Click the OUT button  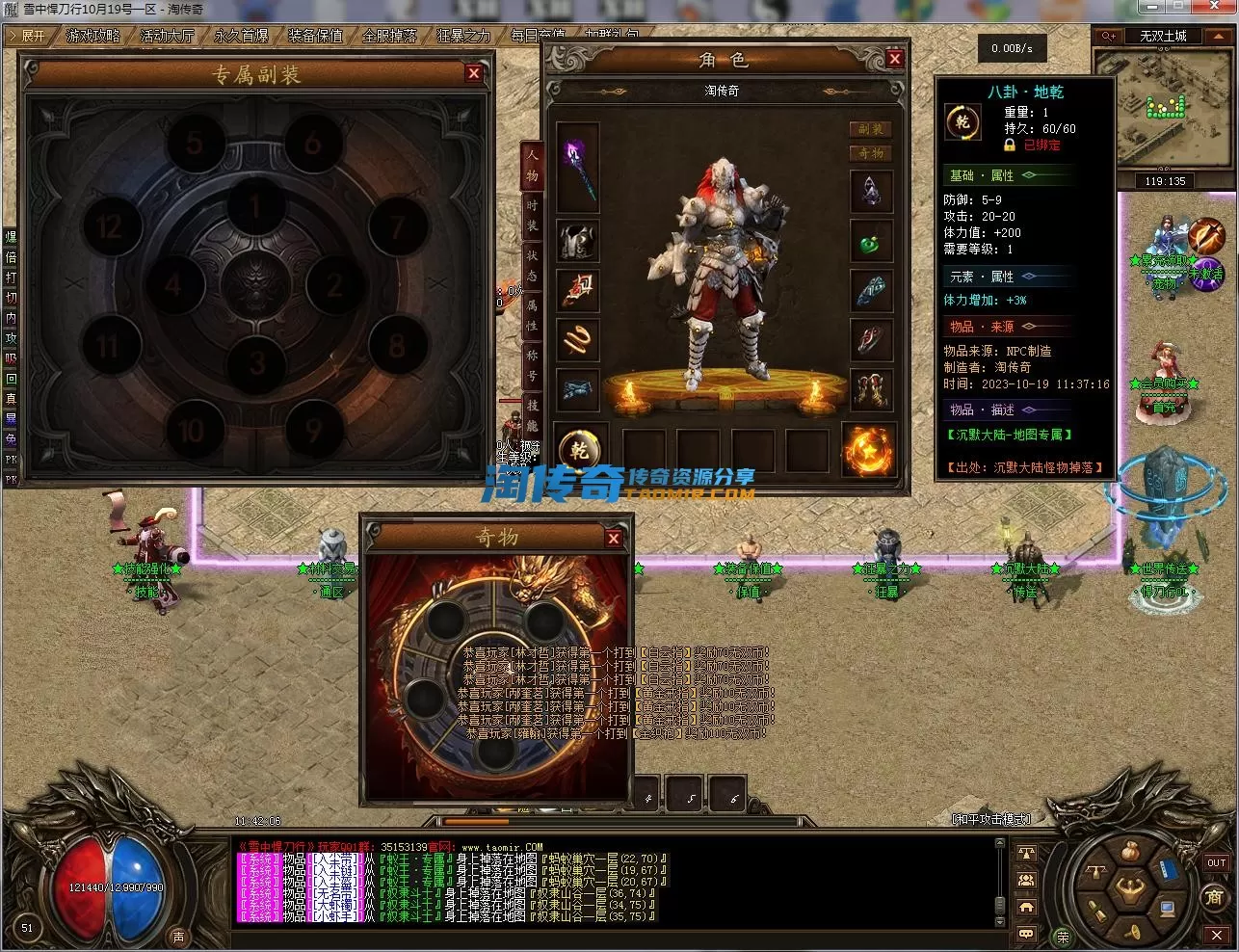(1216, 863)
